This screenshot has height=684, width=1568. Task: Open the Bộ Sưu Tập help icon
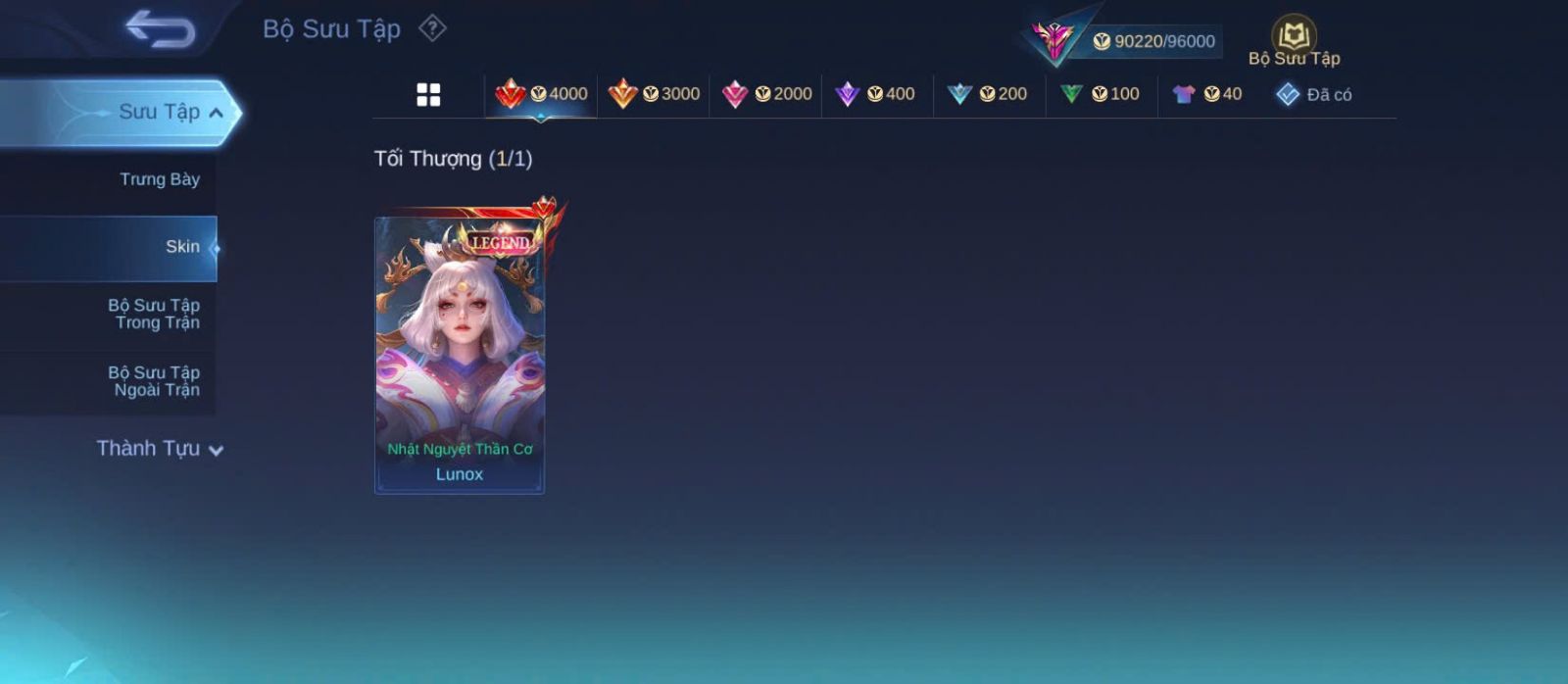tap(432, 28)
